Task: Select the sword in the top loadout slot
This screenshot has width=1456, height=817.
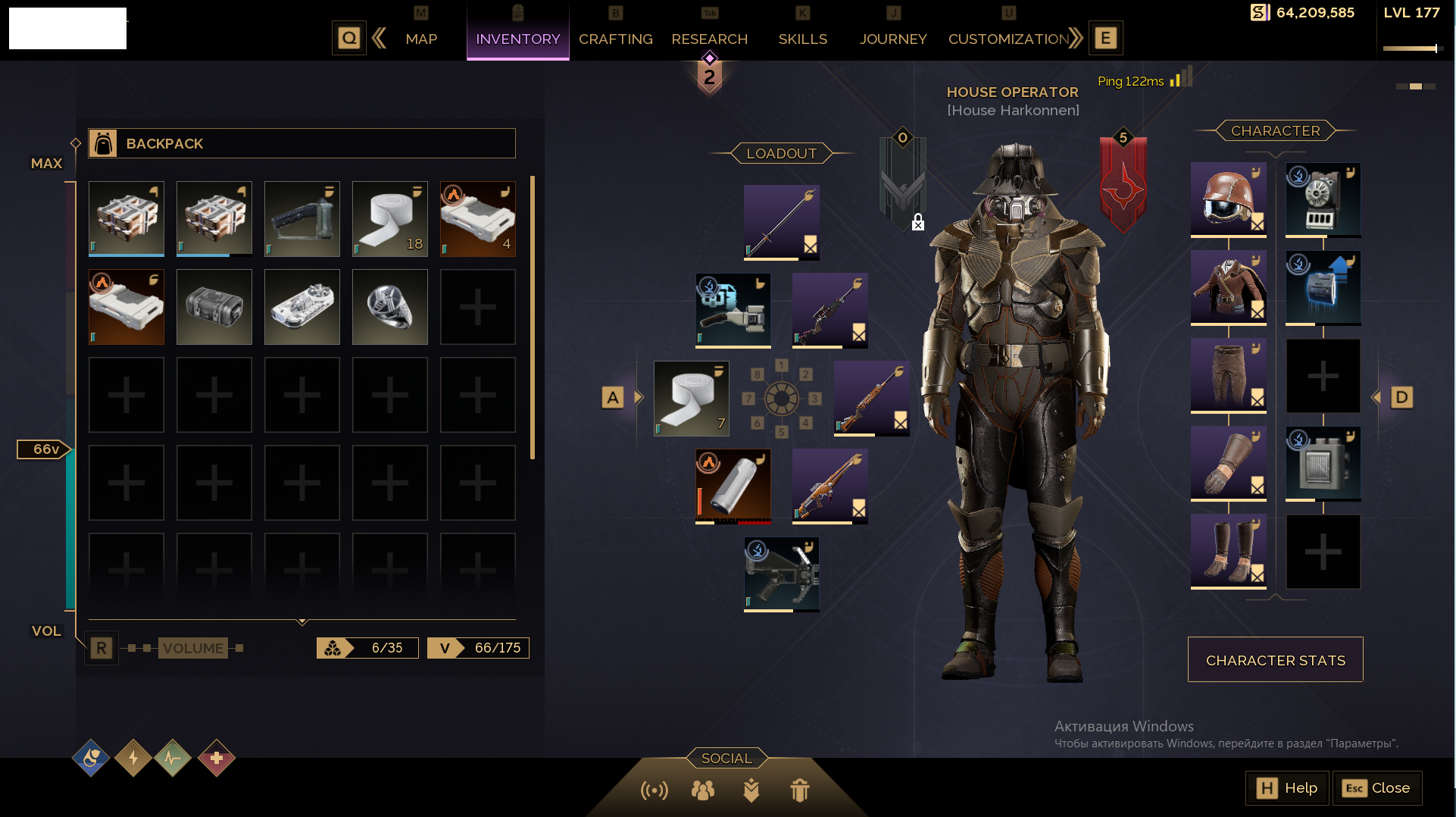Action: click(x=781, y=222)
